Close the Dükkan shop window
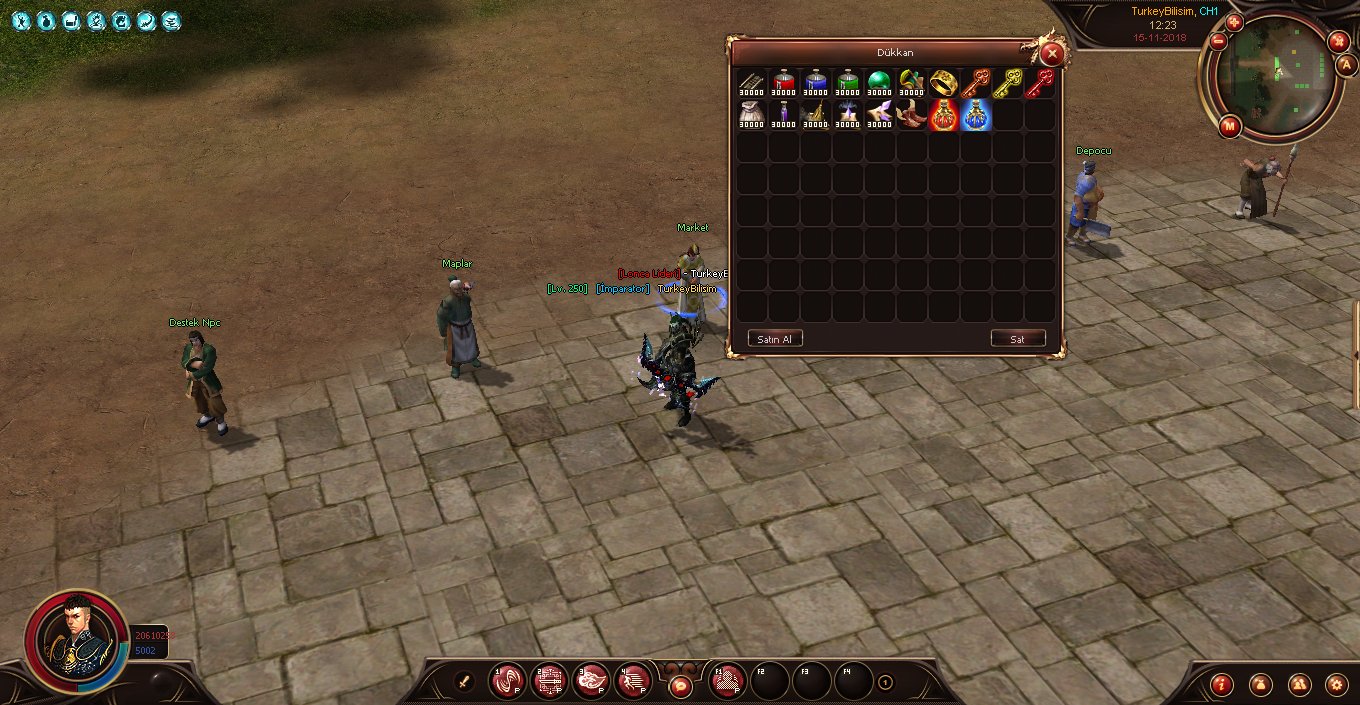Screen dimensions: 1360x705 1051,54
